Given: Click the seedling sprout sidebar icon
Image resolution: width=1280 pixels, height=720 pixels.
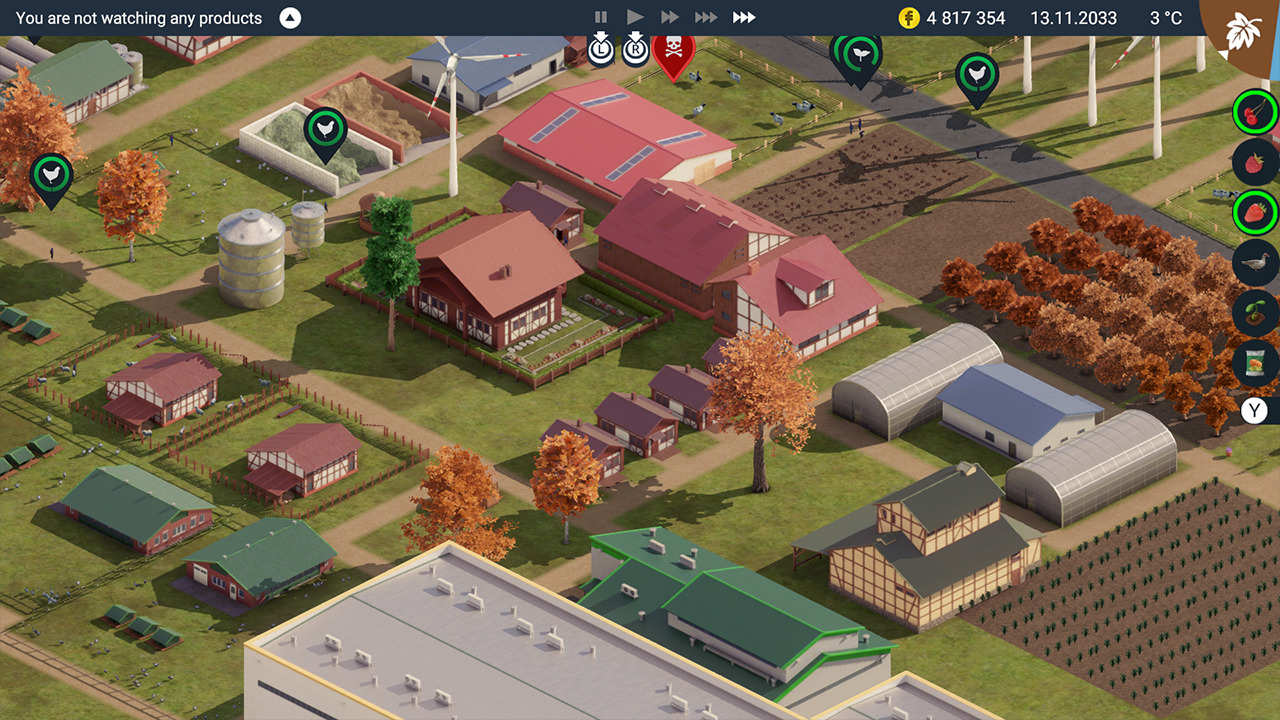Looking at the screenshot, I should [x=1253, y=312].
